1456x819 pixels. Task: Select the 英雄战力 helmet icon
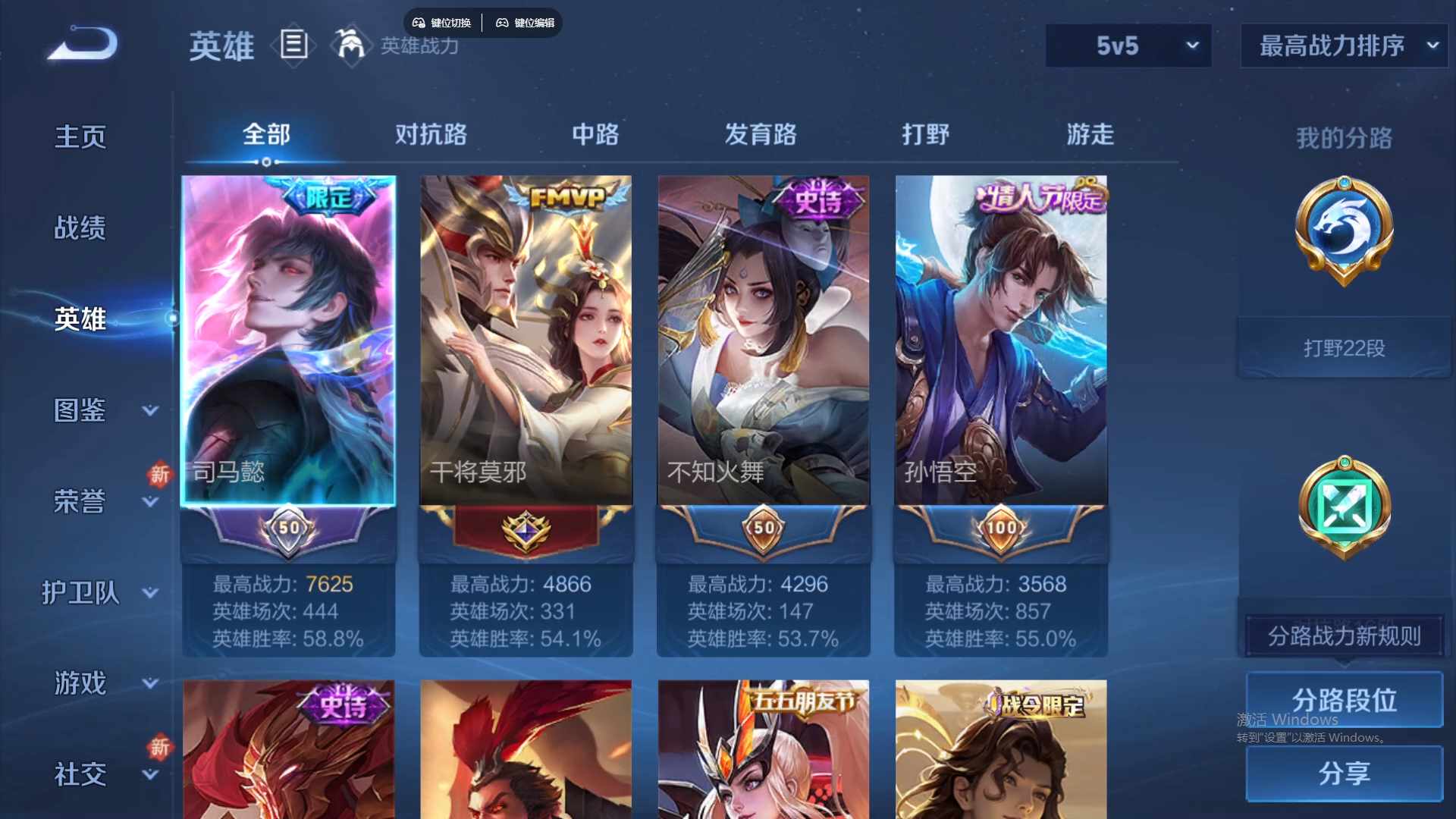tap(351, 45)
